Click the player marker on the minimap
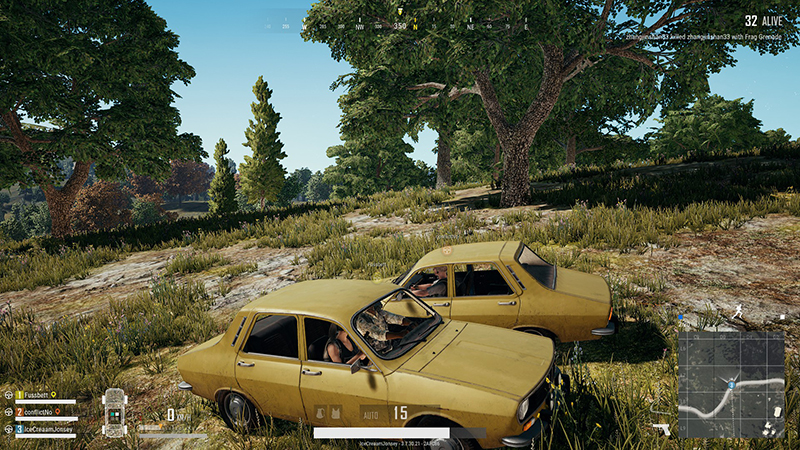This screenshot has width=800, height=450. (x=732, y=384)
